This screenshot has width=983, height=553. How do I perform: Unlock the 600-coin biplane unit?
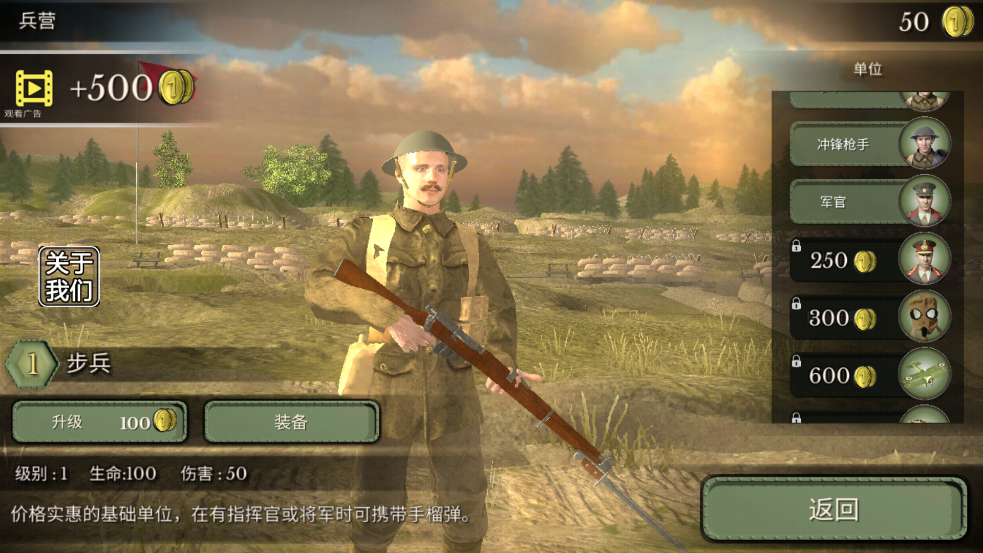[x=868, y=376]
